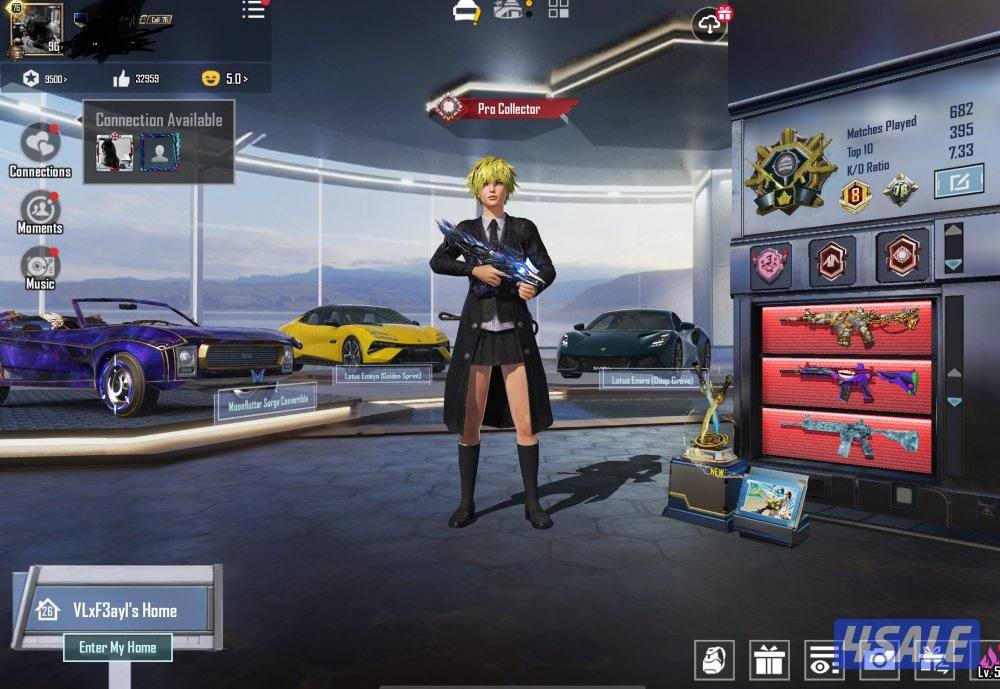Open the Music player
Image resolution: width=1000 pixels, height=689 pixels.
click(40, 267)
